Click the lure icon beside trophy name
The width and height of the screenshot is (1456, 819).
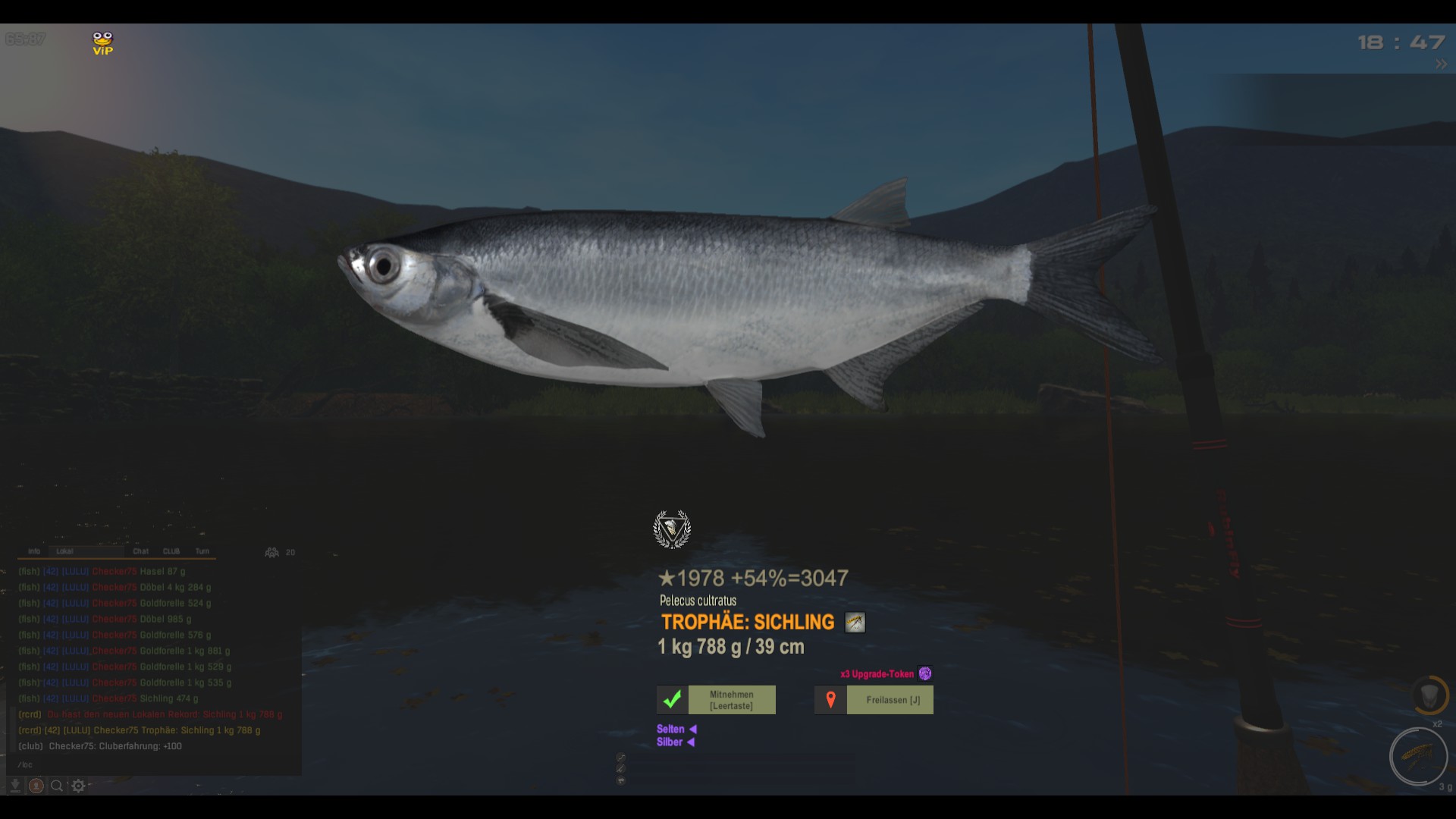(x=855, y=623)
